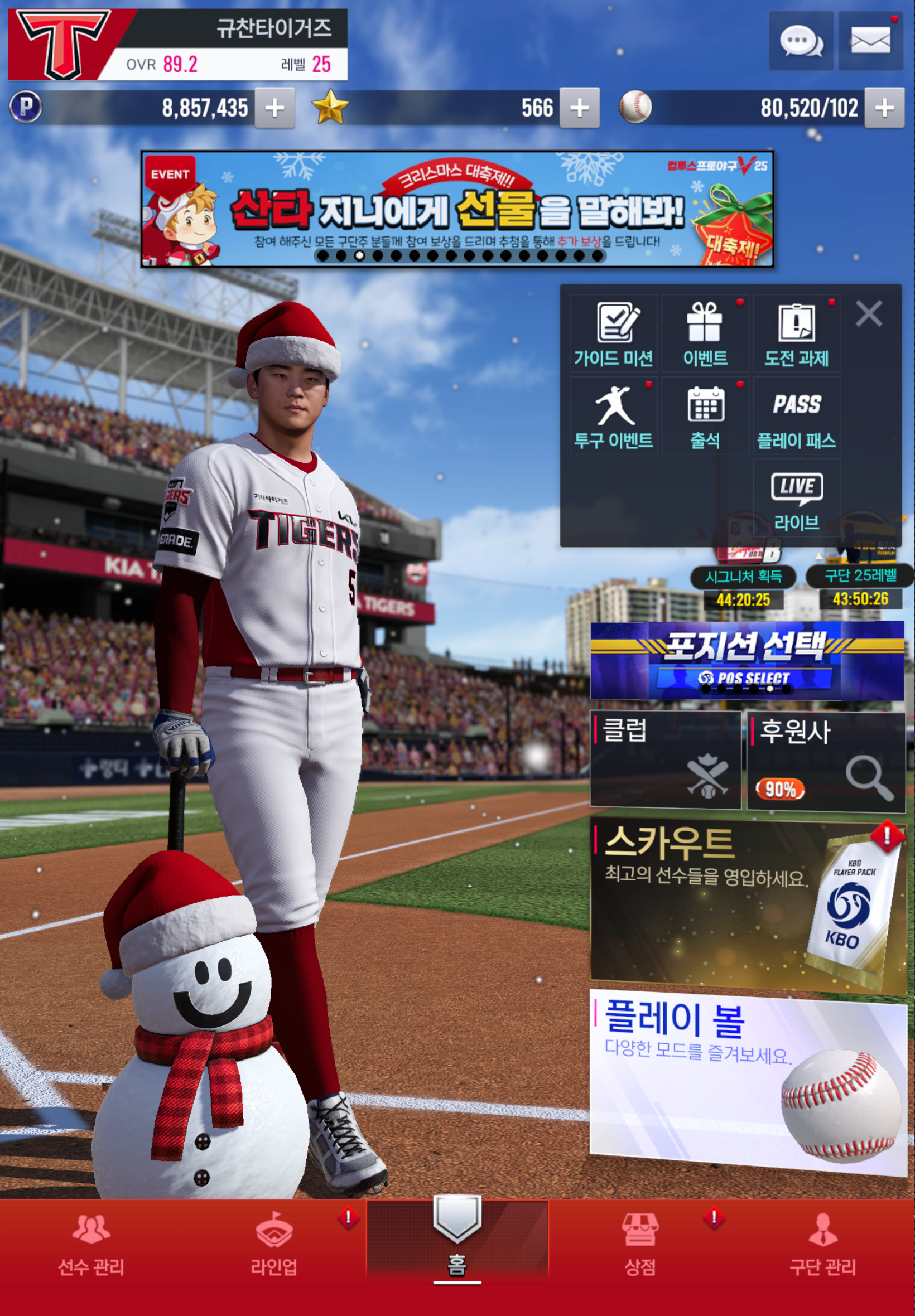This screenshot has width=915, height=1316.
Task: Open the mailbox envelope icon
Action: coord(870,41)
